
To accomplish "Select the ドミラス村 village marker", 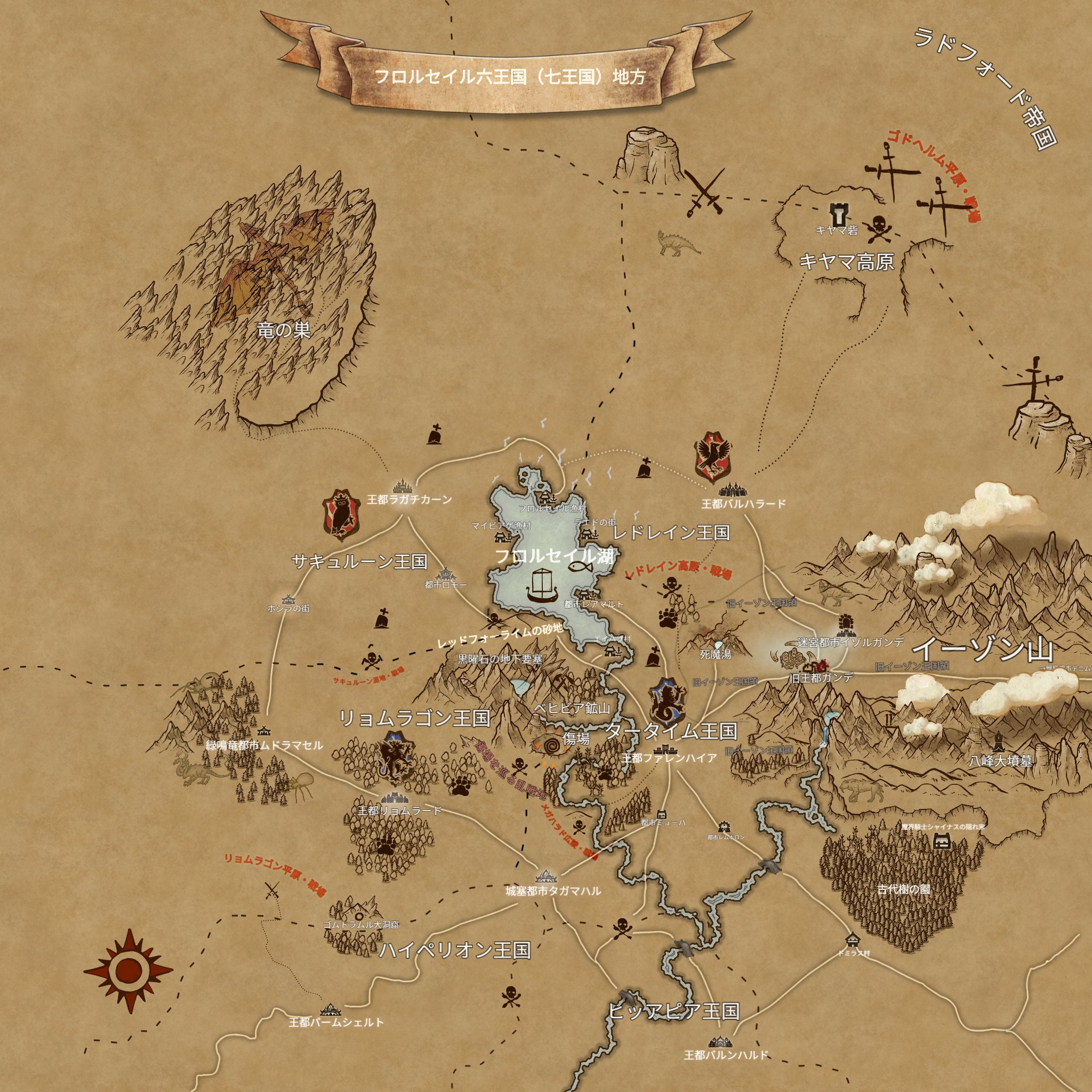I will pyautogui.click(x=853, y=940).
